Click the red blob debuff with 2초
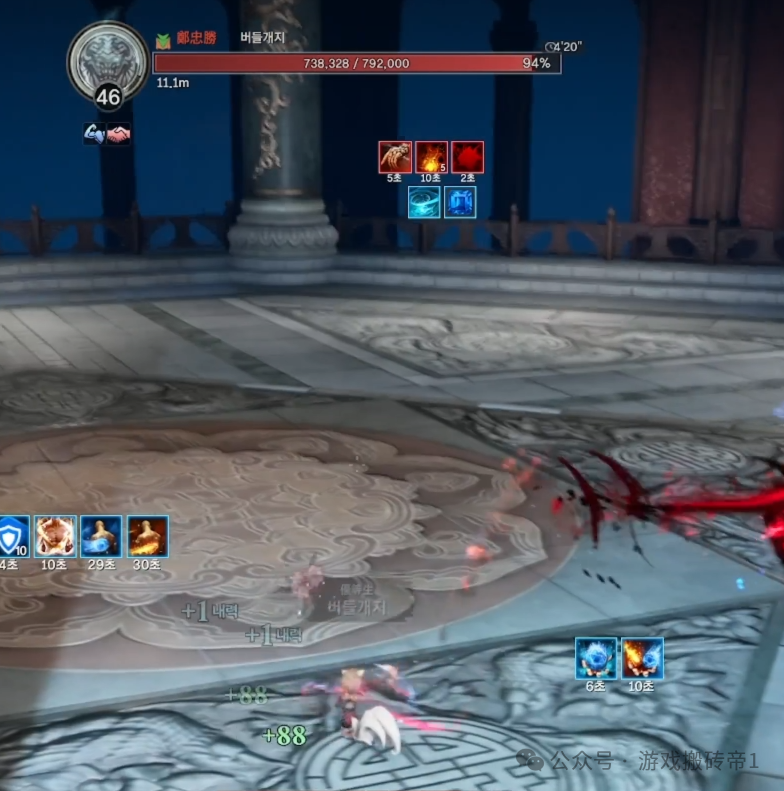Screen dimensions: 784x791 click(x=467, y=157)
